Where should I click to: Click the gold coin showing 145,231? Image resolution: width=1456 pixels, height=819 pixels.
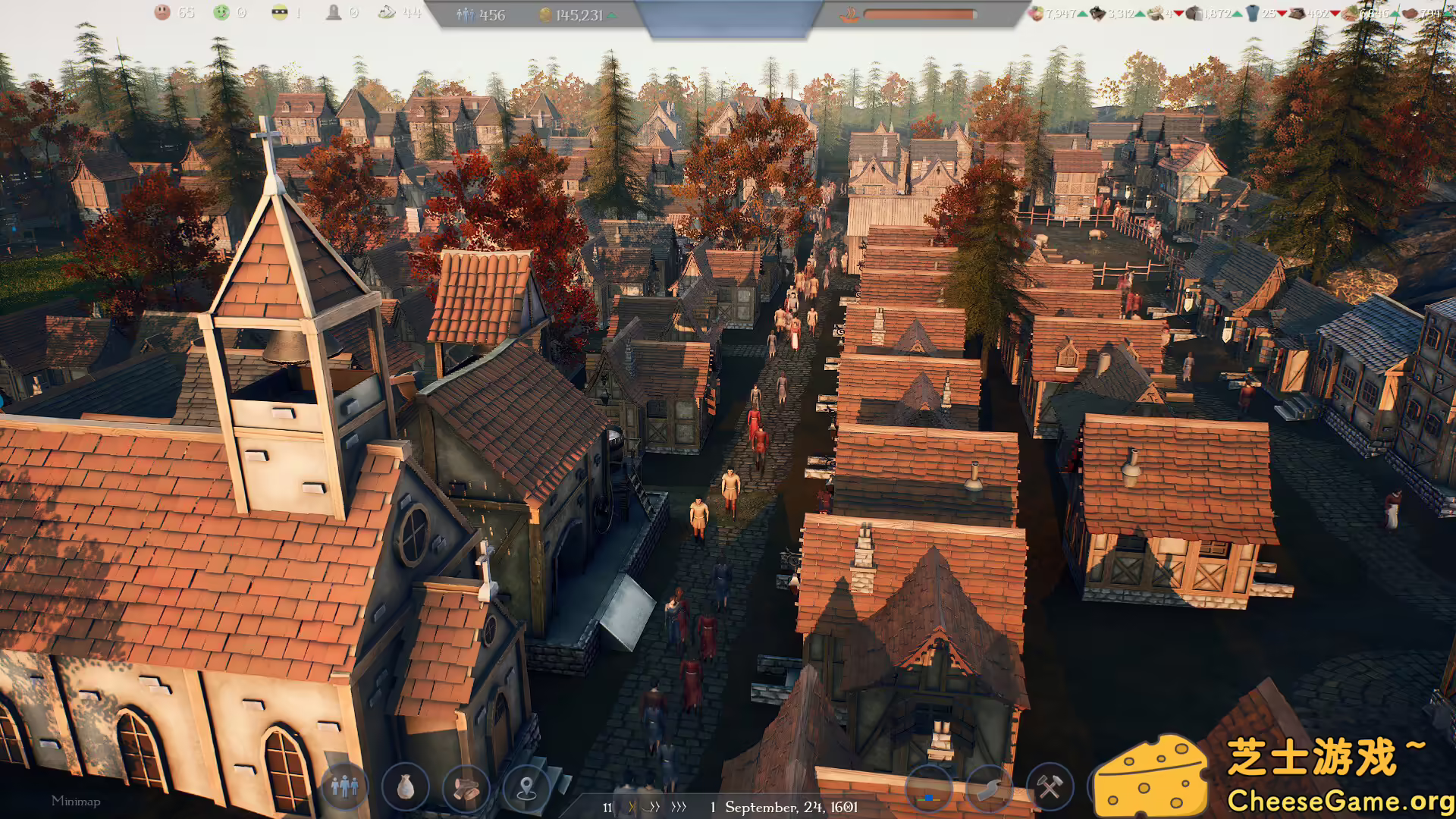(x=543, y=14)
